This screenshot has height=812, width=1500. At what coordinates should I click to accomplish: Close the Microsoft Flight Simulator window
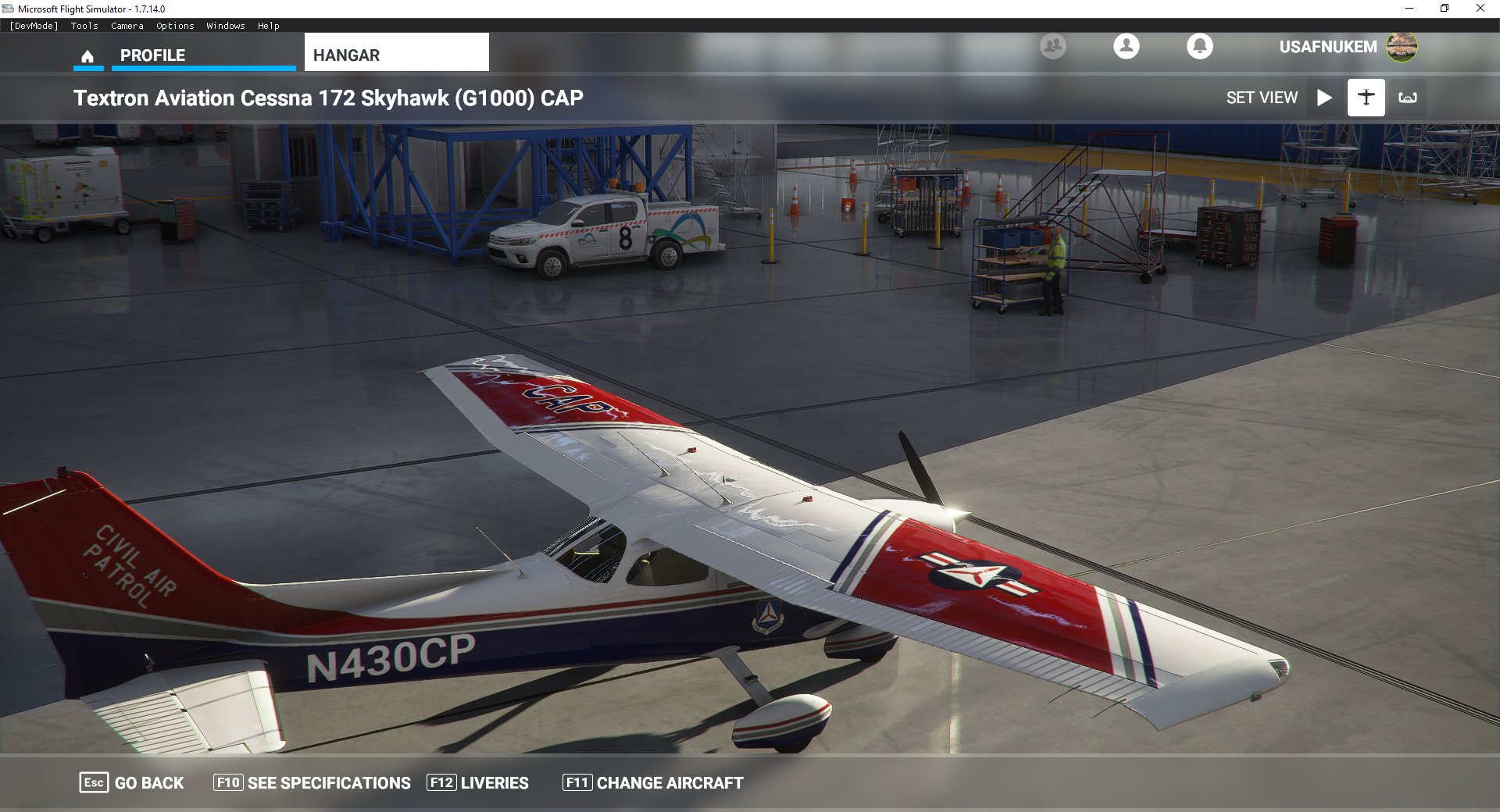(1480, 9)
